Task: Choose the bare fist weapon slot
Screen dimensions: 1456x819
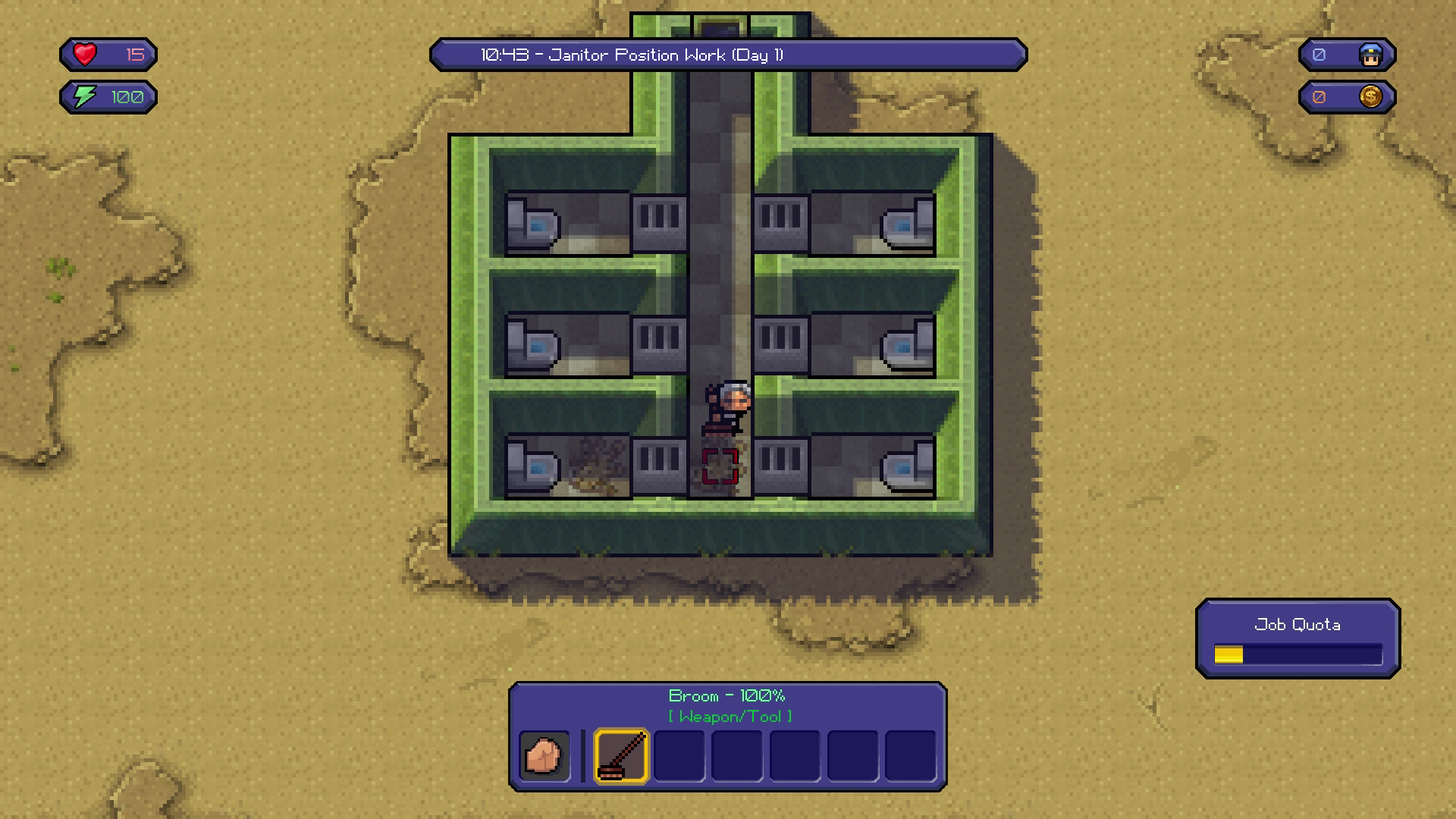Action: (x=544, y=755)
